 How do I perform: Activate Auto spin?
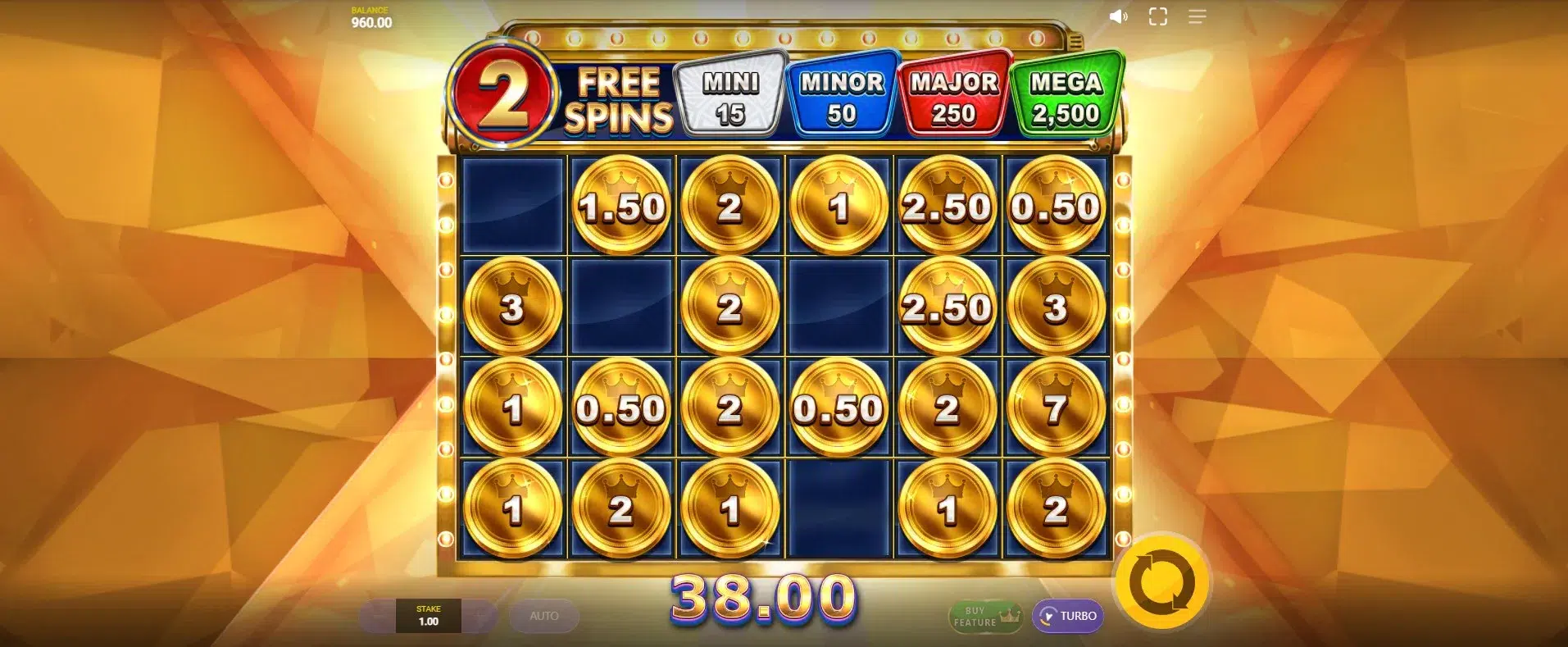pyautogui.click(x=543, y=616)
